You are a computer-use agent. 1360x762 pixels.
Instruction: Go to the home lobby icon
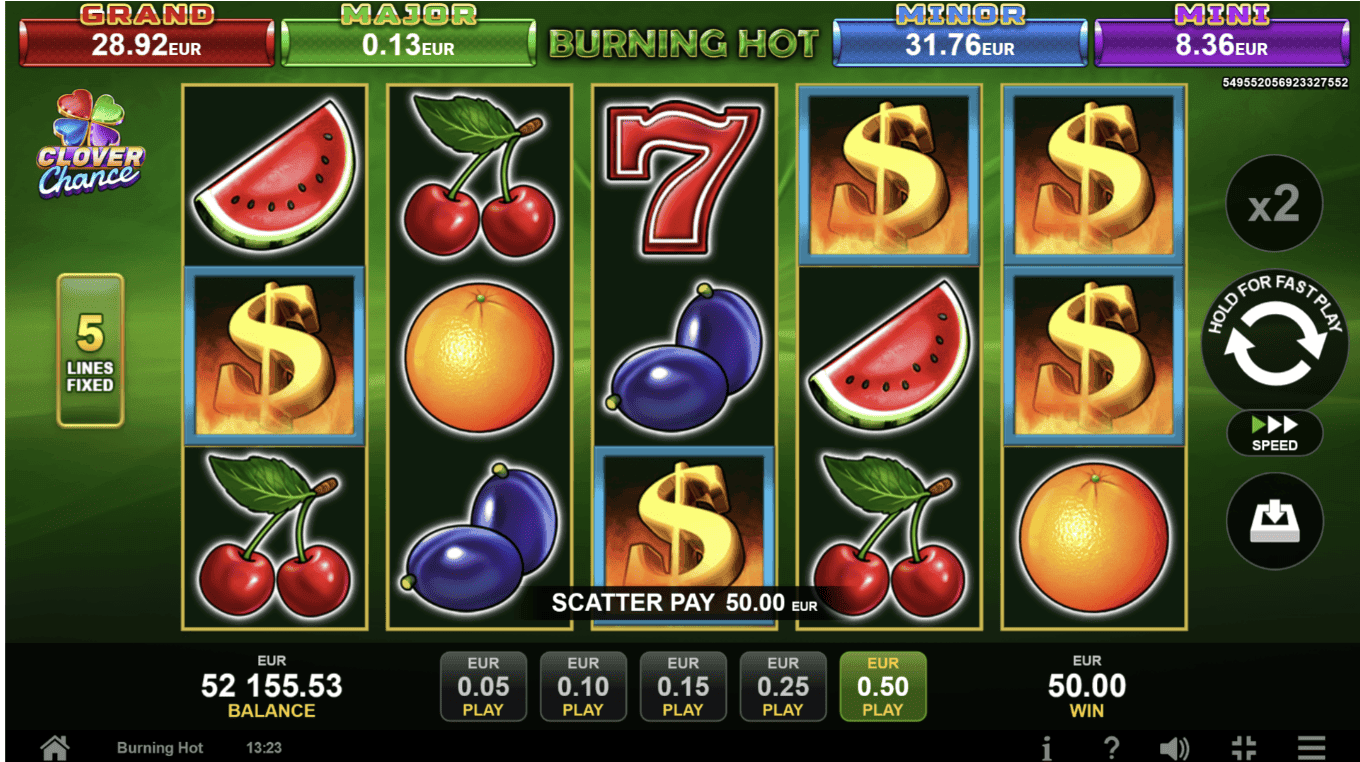point(54,747)
